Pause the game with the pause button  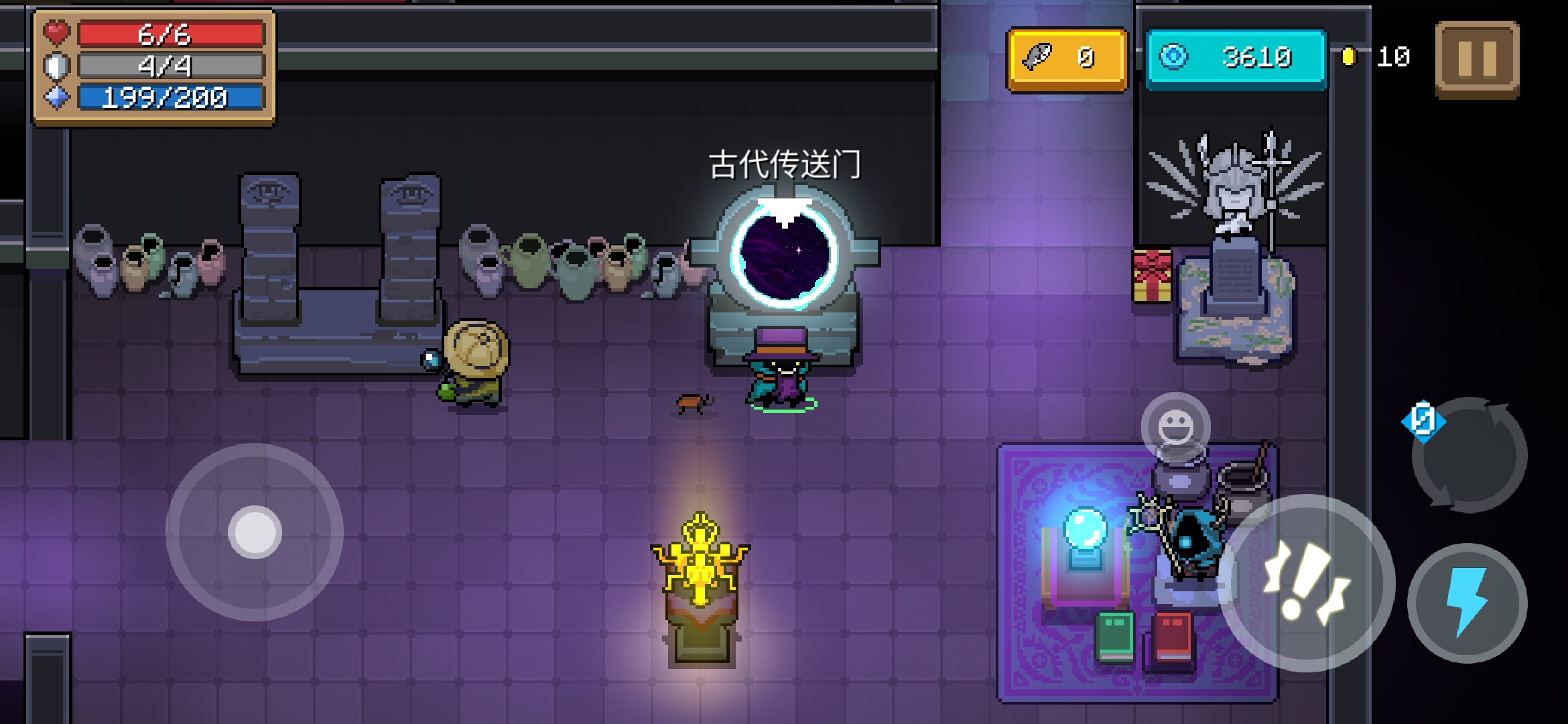(1477, 59)
